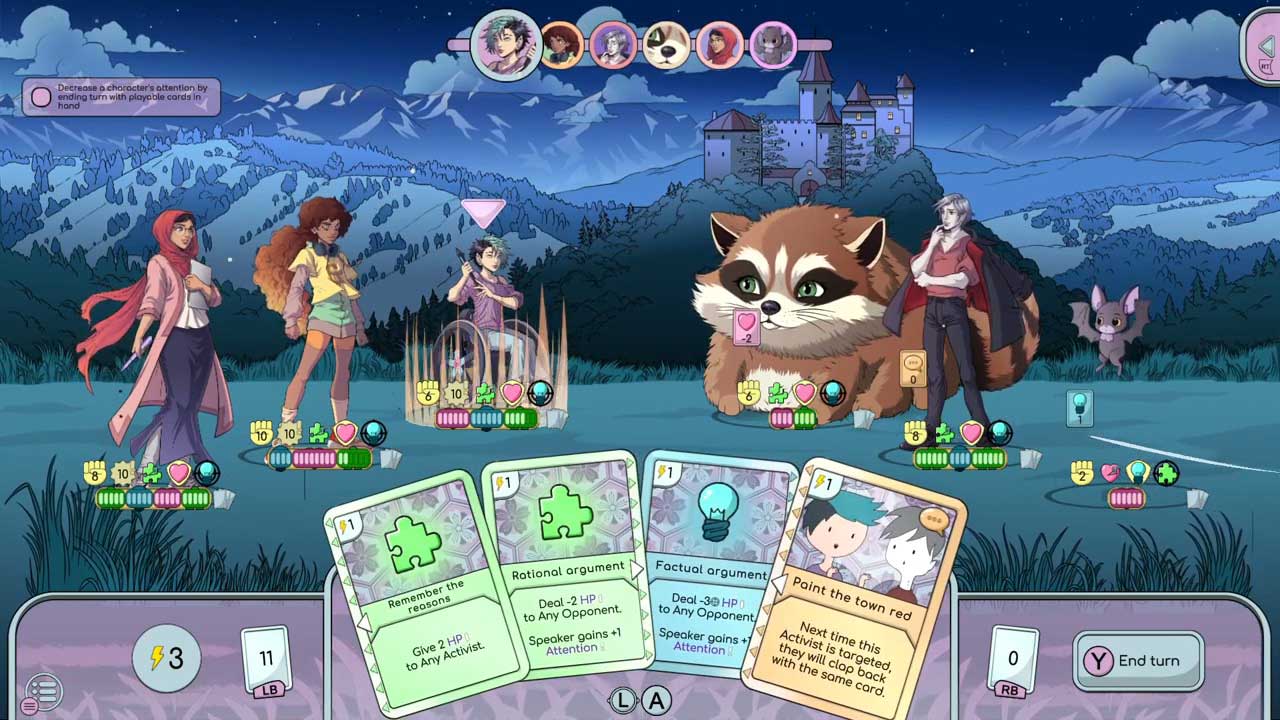Select the red hijab character turn portrait
1280x720 pixels.
[719, 46]
